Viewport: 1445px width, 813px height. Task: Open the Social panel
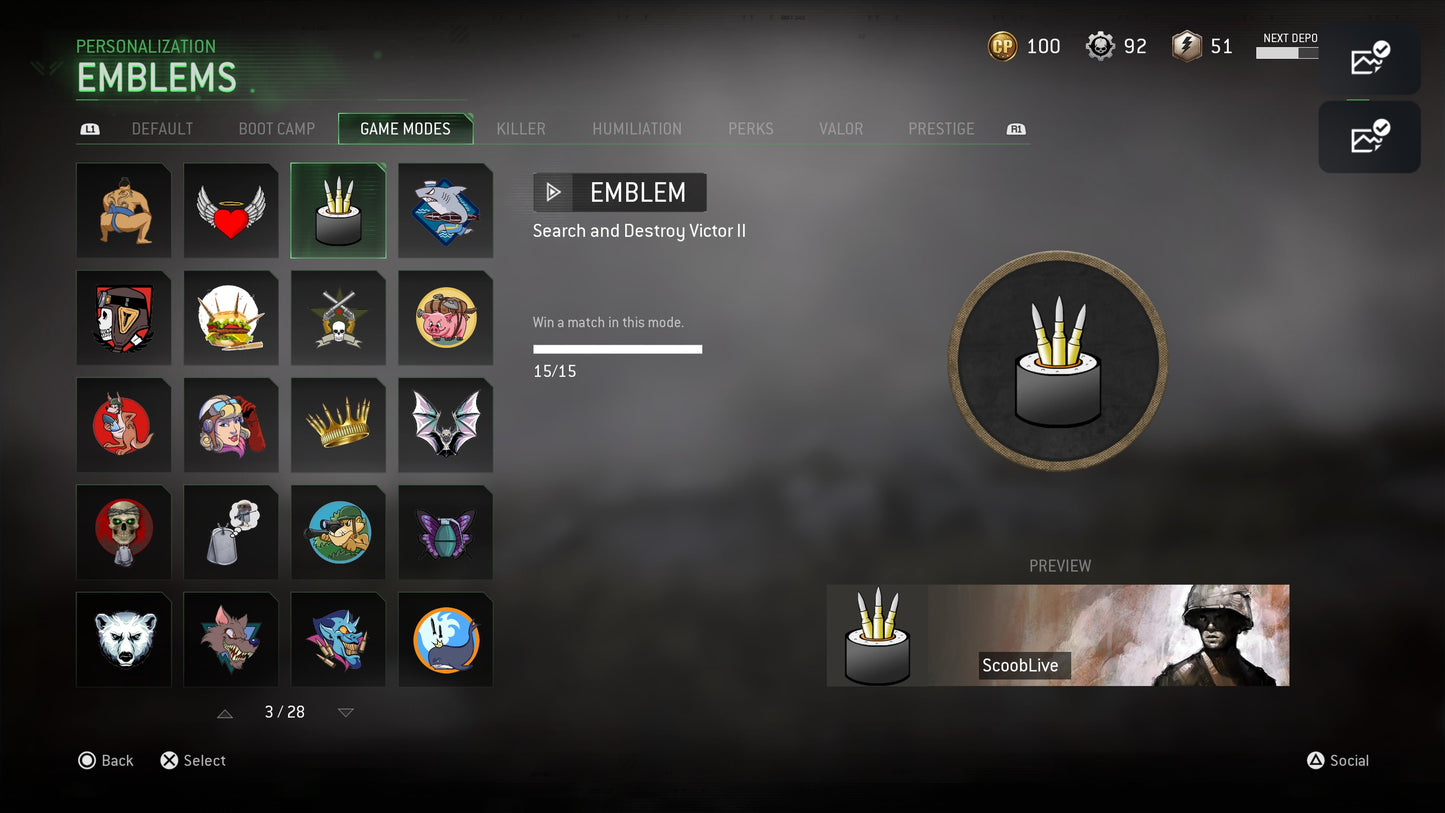coord(1338,760)
